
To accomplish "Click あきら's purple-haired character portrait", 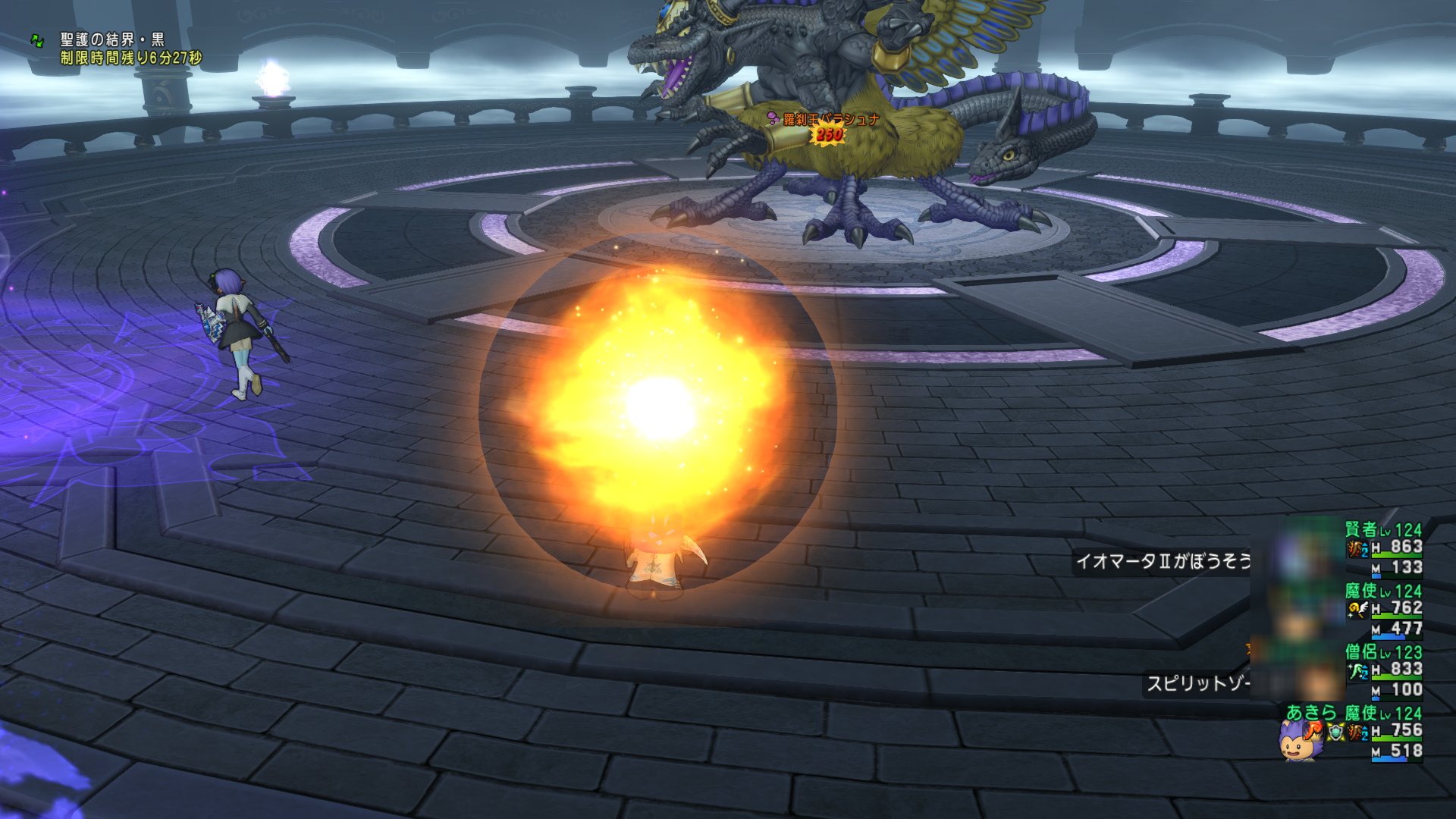I will 1299,739.
